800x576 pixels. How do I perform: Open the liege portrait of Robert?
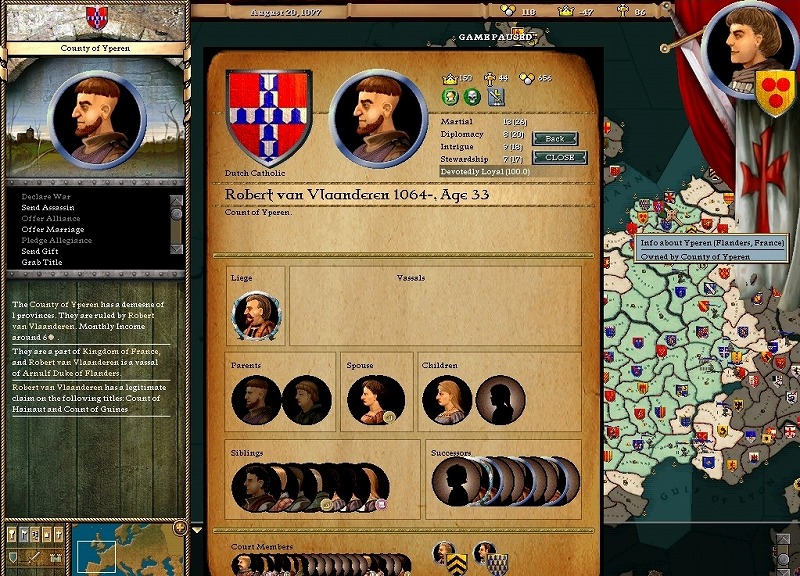[256, 316]
